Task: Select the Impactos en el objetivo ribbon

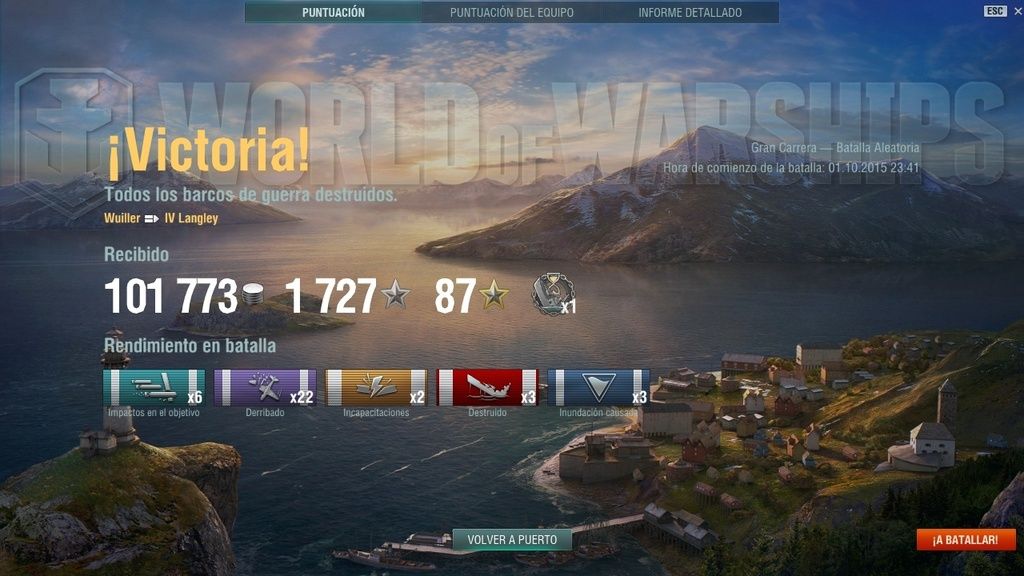Action: (154, 388)
